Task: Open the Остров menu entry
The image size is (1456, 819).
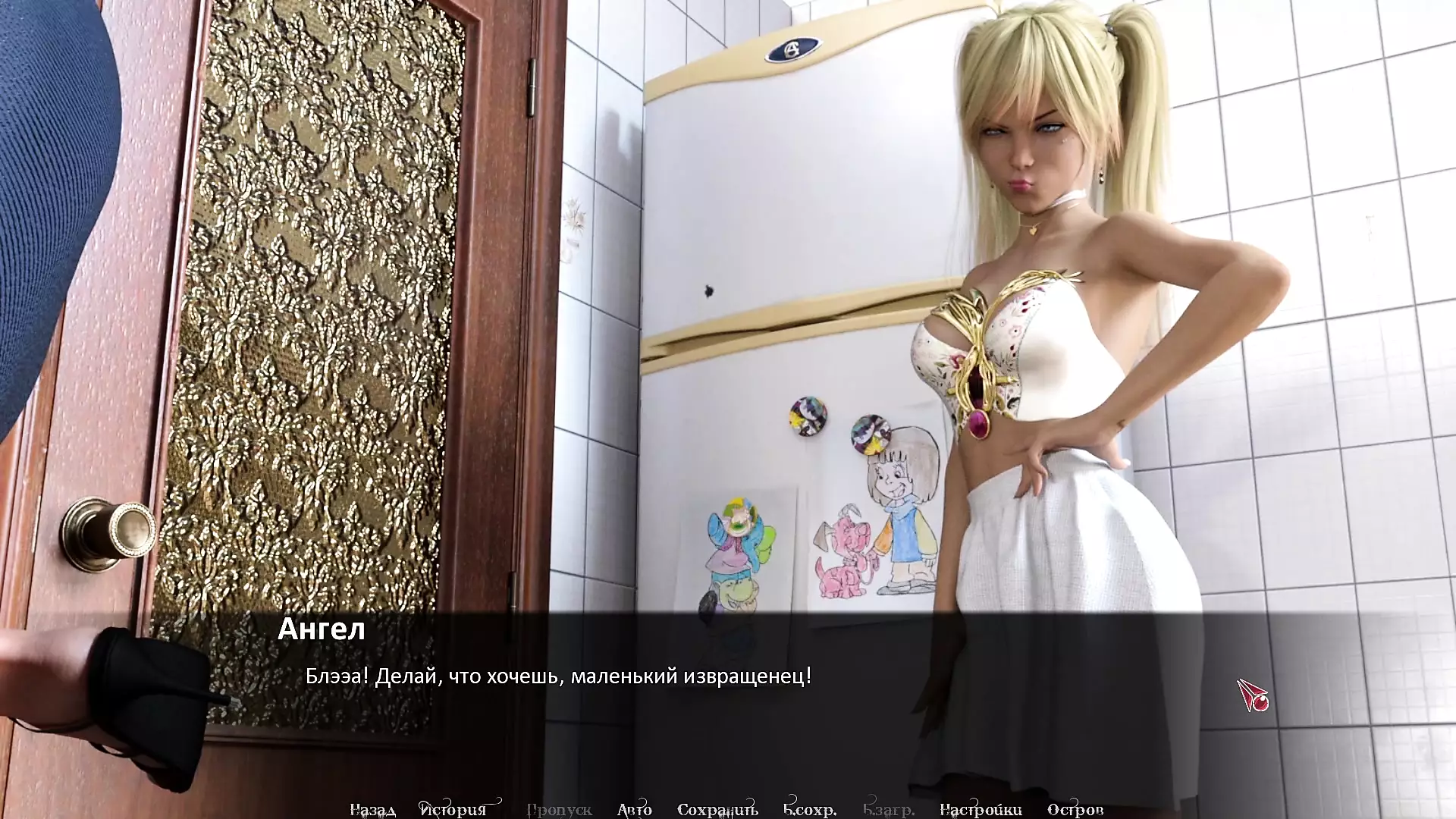Action: tap(1075, 810)
